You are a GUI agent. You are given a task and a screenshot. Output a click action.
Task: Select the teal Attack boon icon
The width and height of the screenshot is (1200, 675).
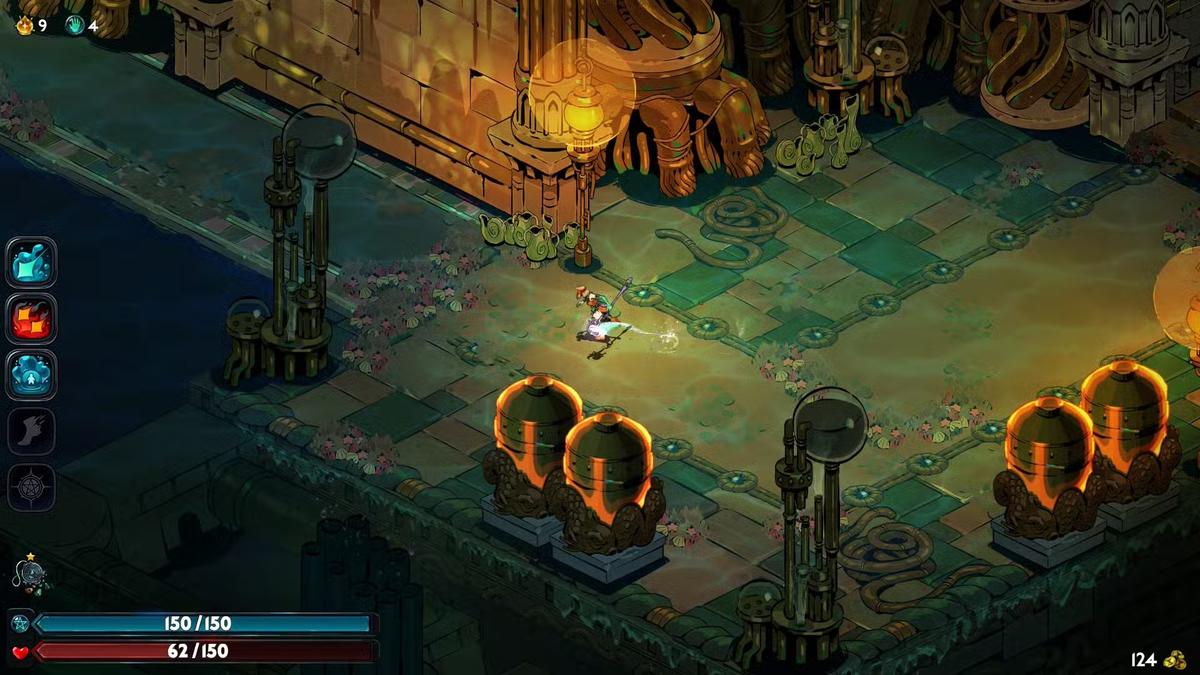pos(31,263)
